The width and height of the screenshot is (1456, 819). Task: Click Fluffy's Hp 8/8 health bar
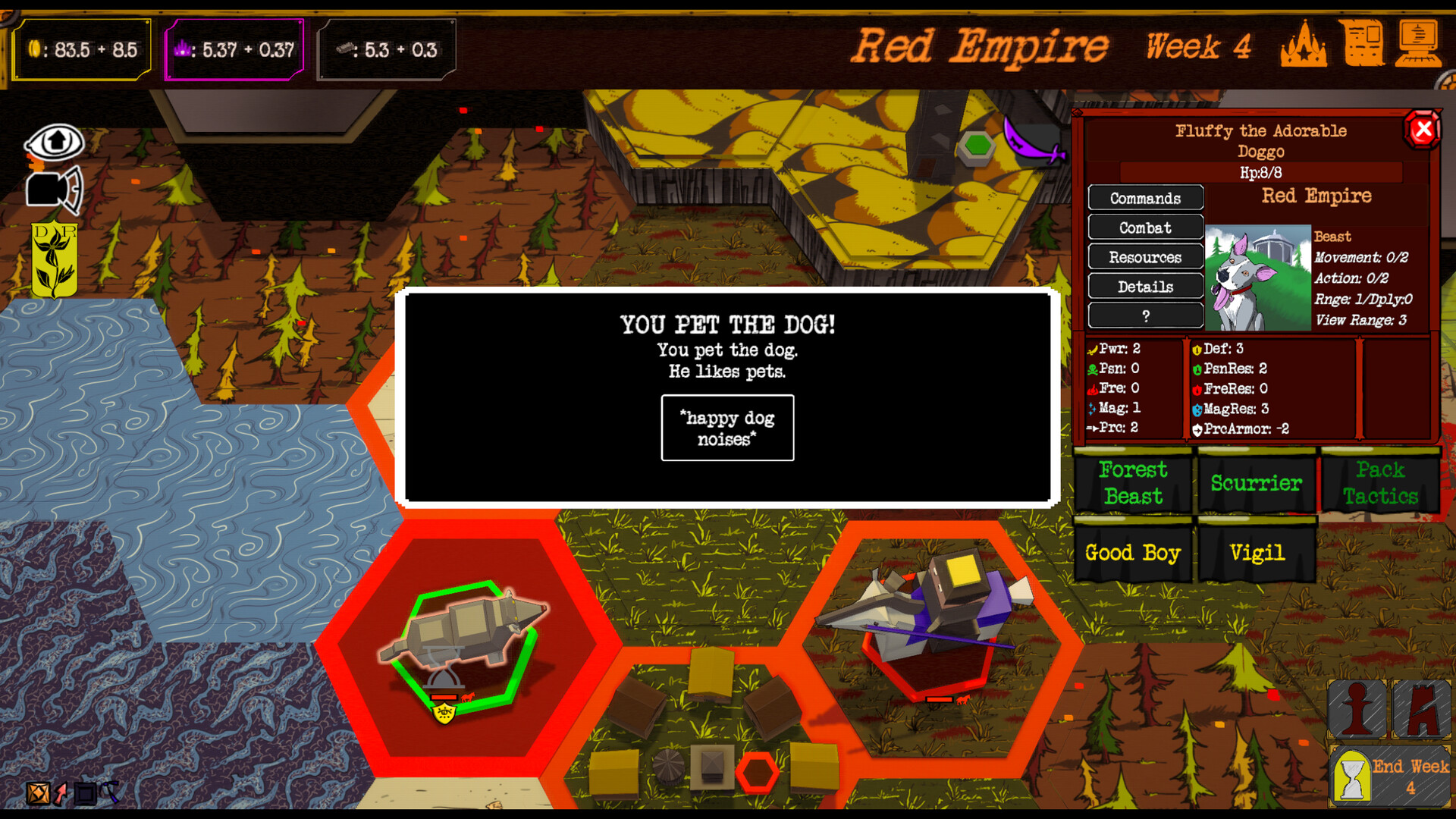click(1261, 171)
